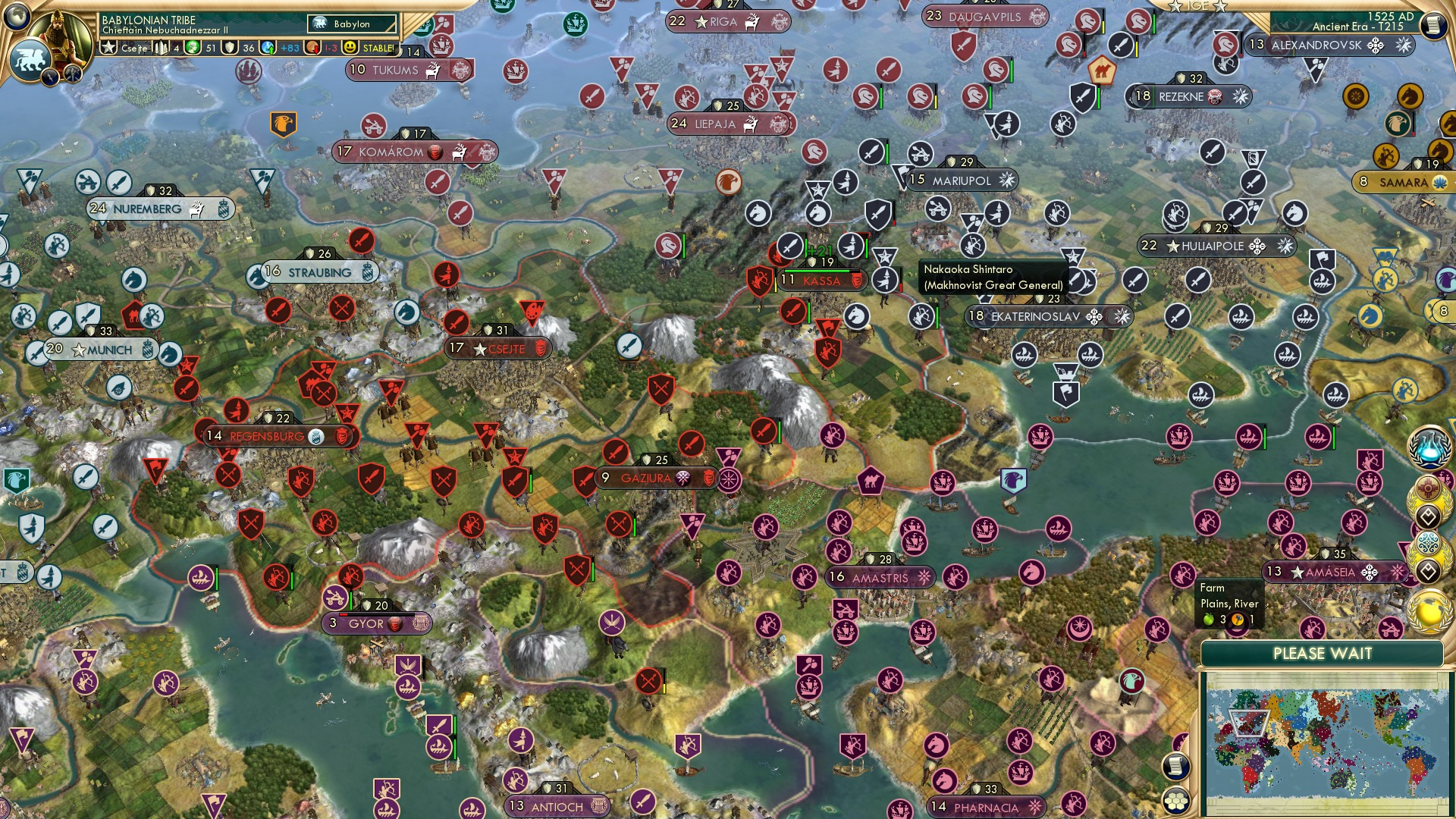The image size is (1456, 819).
Task: Toggle strategic view with the globe button top-left
Action: click(17, 17)
